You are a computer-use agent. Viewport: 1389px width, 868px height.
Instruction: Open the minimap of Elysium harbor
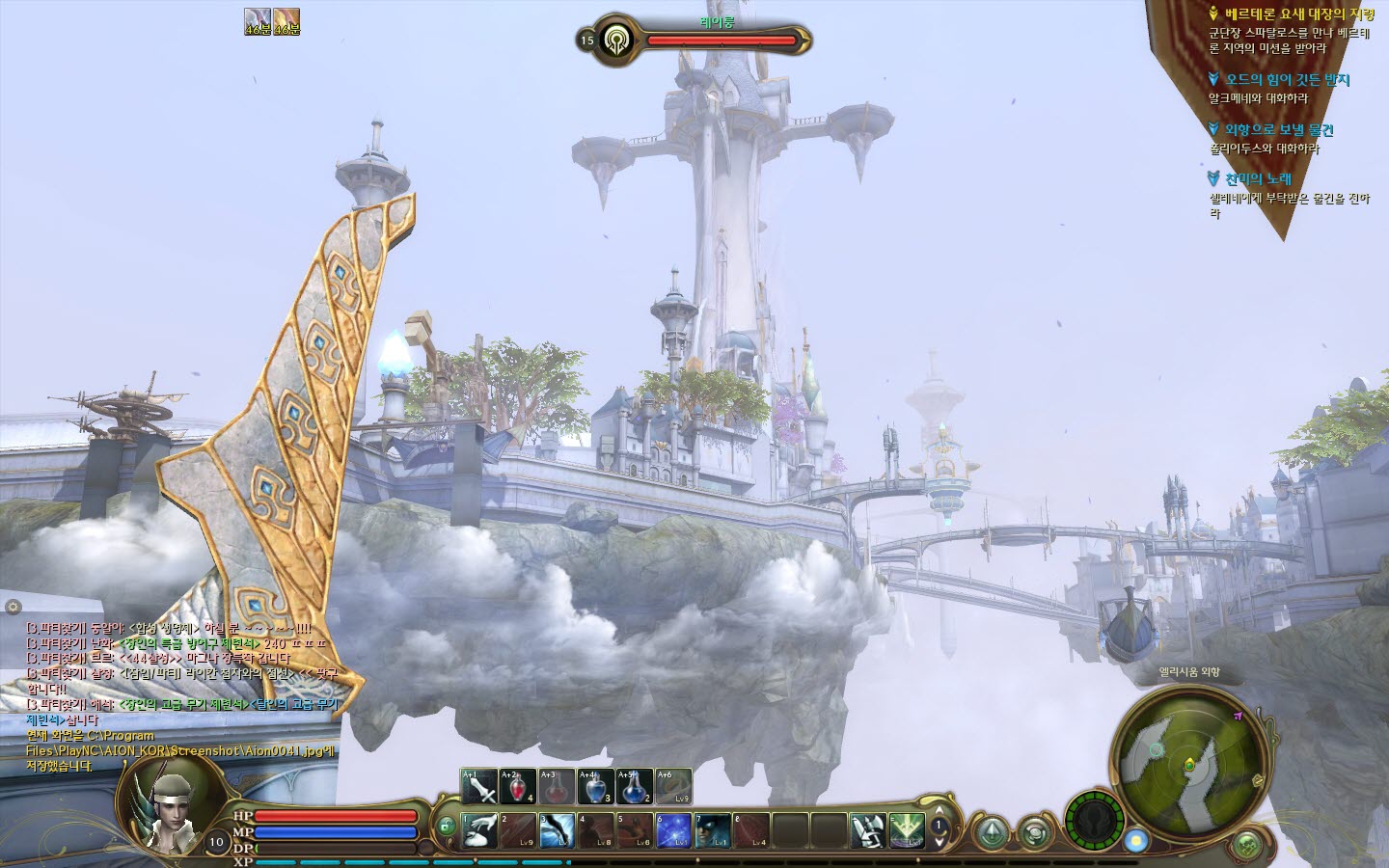coord(1187,763)
